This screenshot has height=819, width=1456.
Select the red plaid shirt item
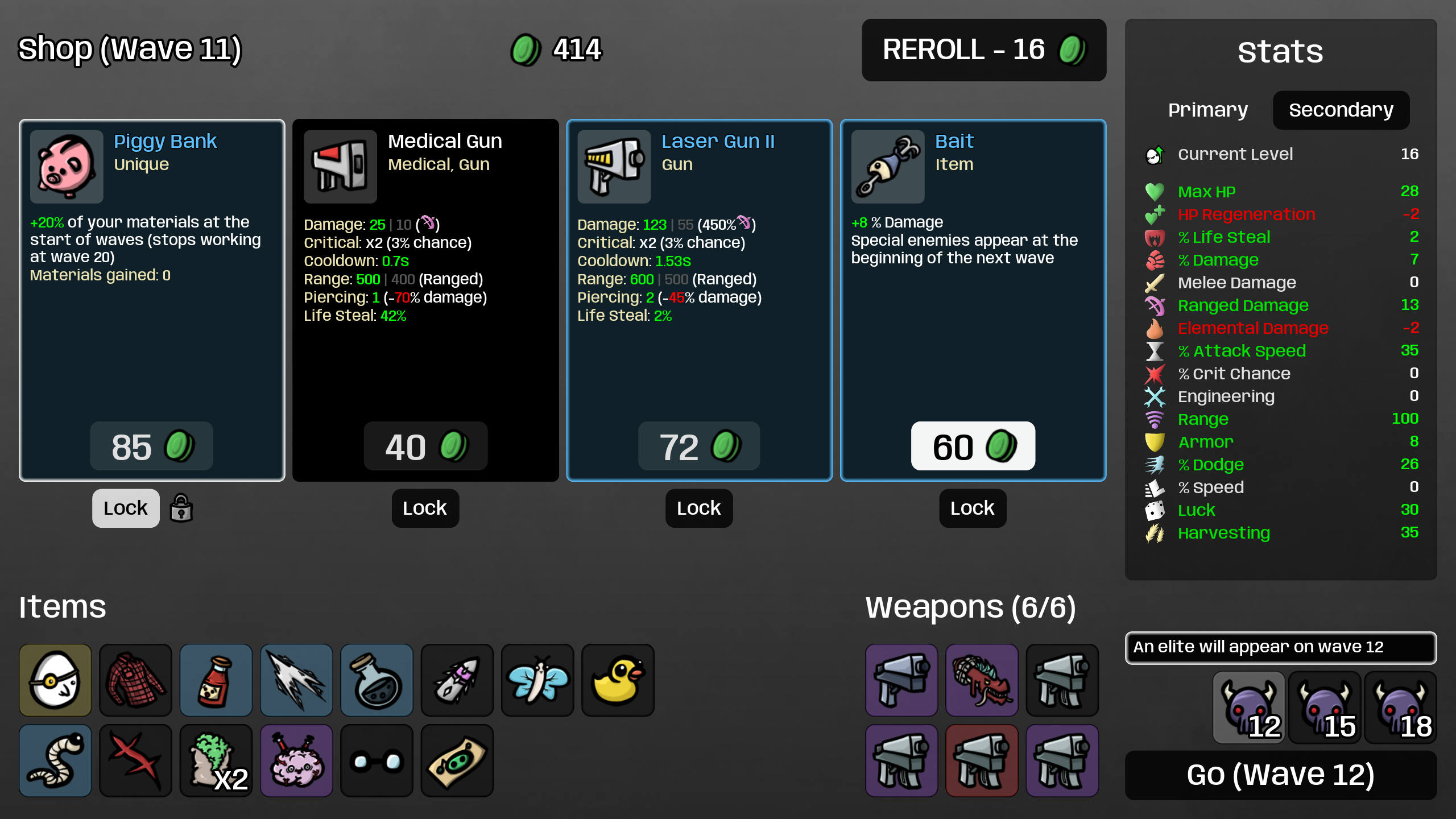pyautogui.click(x=135, y=680)
